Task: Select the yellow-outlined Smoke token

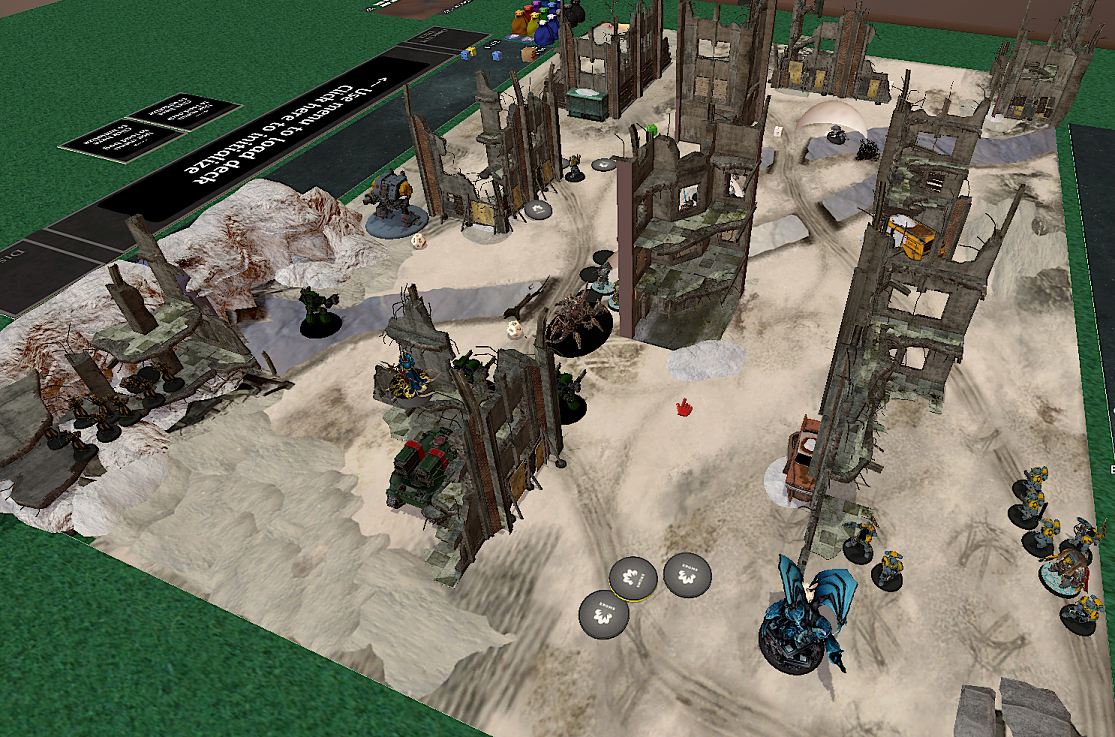Action: (x=633, y=577)
